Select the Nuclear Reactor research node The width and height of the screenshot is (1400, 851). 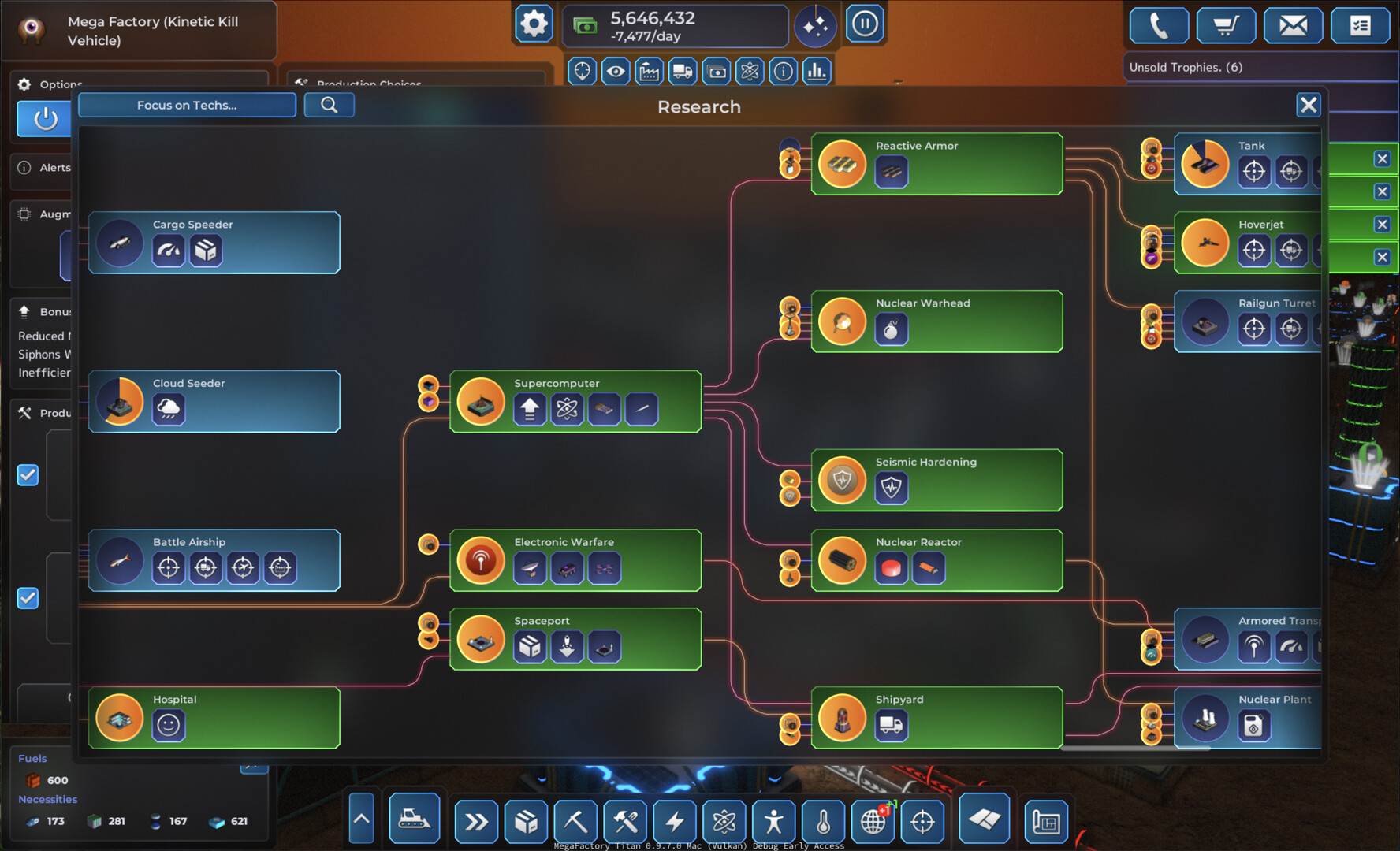(936, 560)
